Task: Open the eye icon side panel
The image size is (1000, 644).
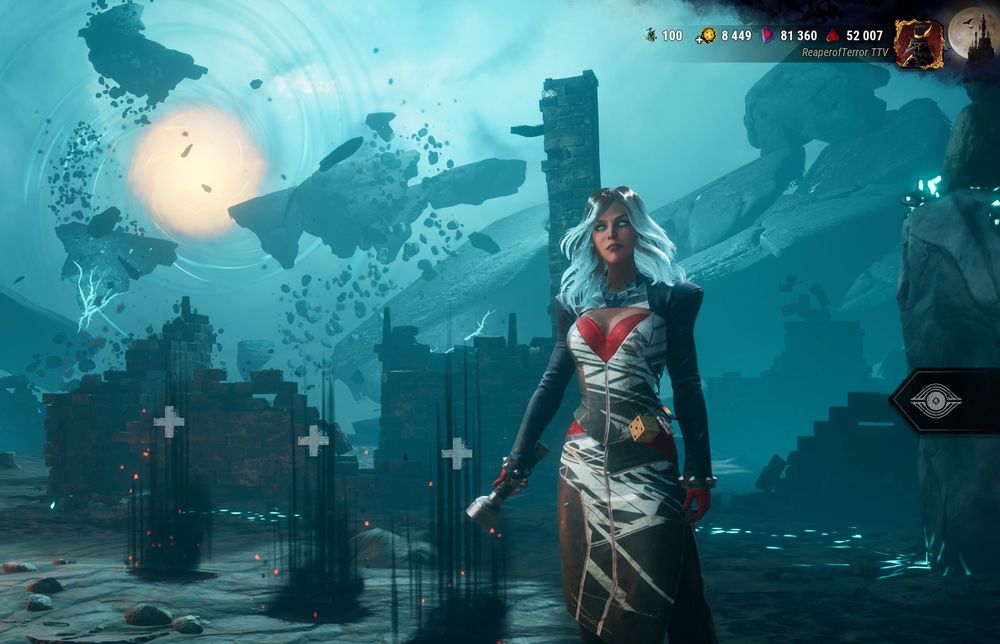Action: [x=936, y=401]
